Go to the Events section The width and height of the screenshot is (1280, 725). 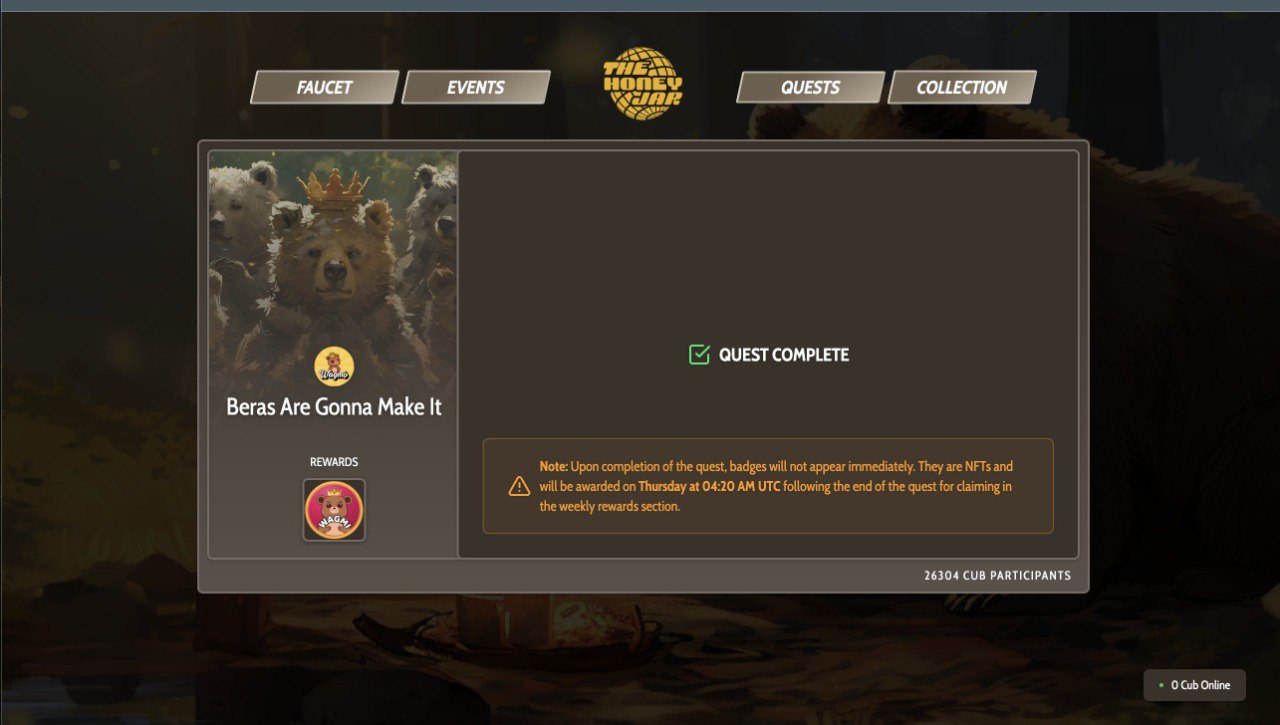(x=476, y=87)
